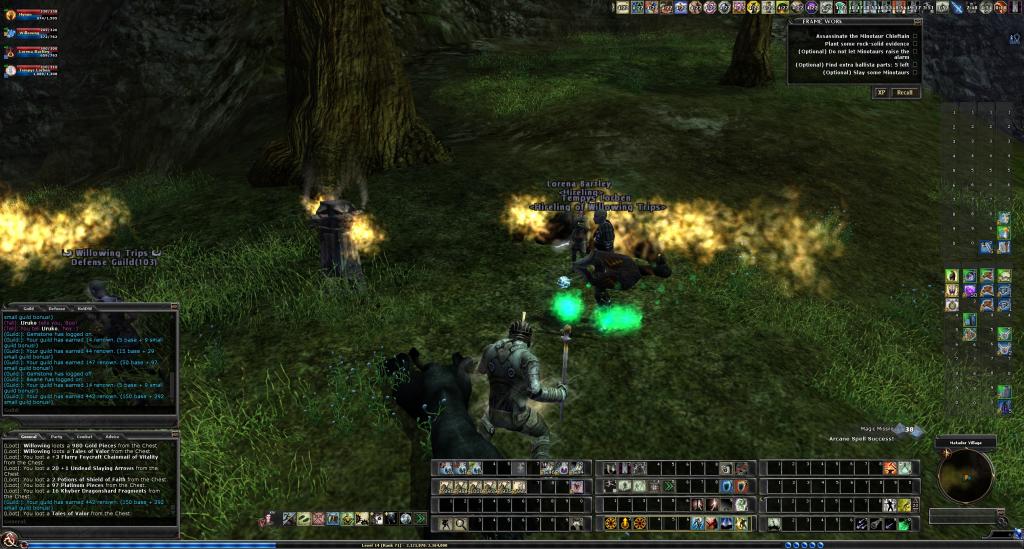Toggle the Assassinate the Minotaur Chieftain objective checkbox

point(914,36)
